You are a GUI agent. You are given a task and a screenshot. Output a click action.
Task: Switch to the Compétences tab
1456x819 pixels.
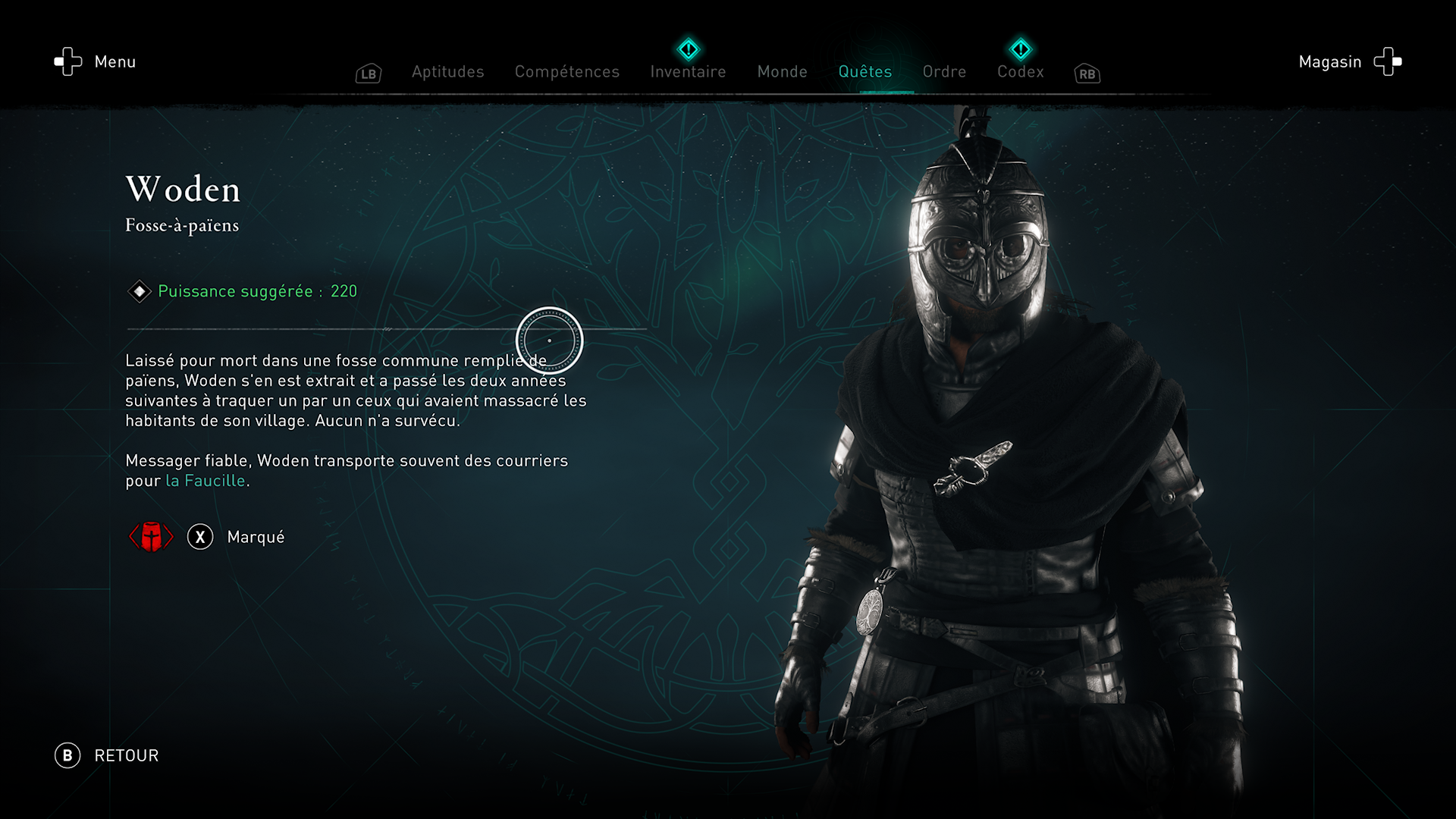(x=567, y=72)
